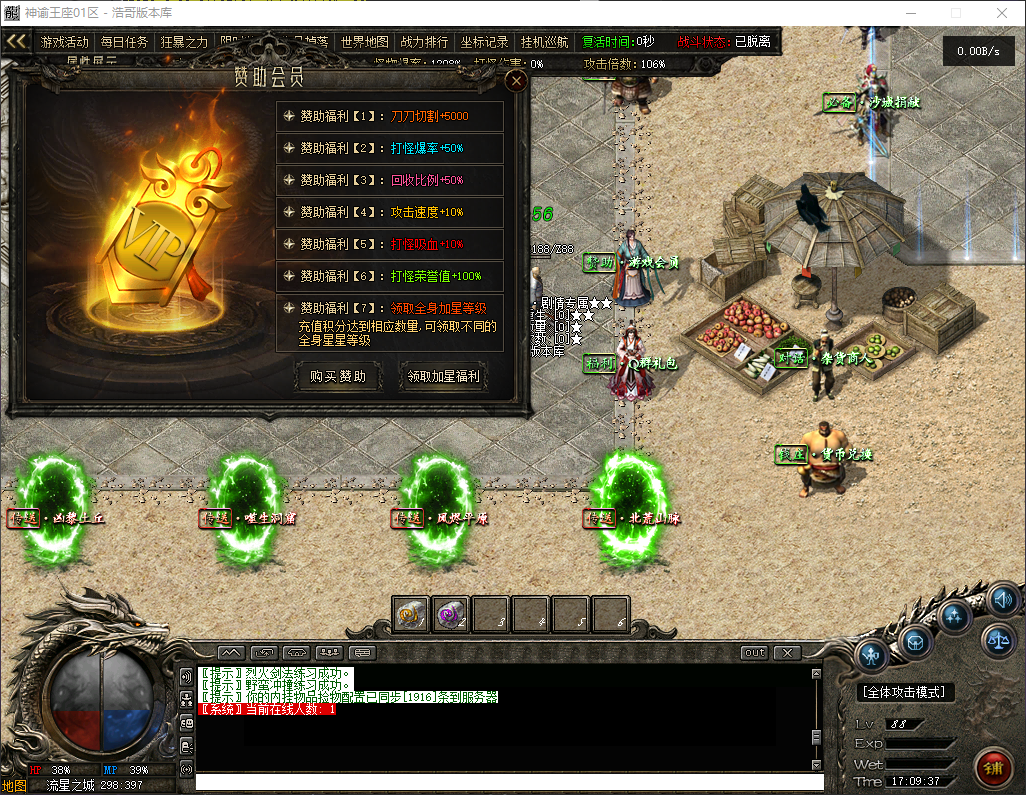
Task: Open the 世界地图 world map
Action: (364, 42)
